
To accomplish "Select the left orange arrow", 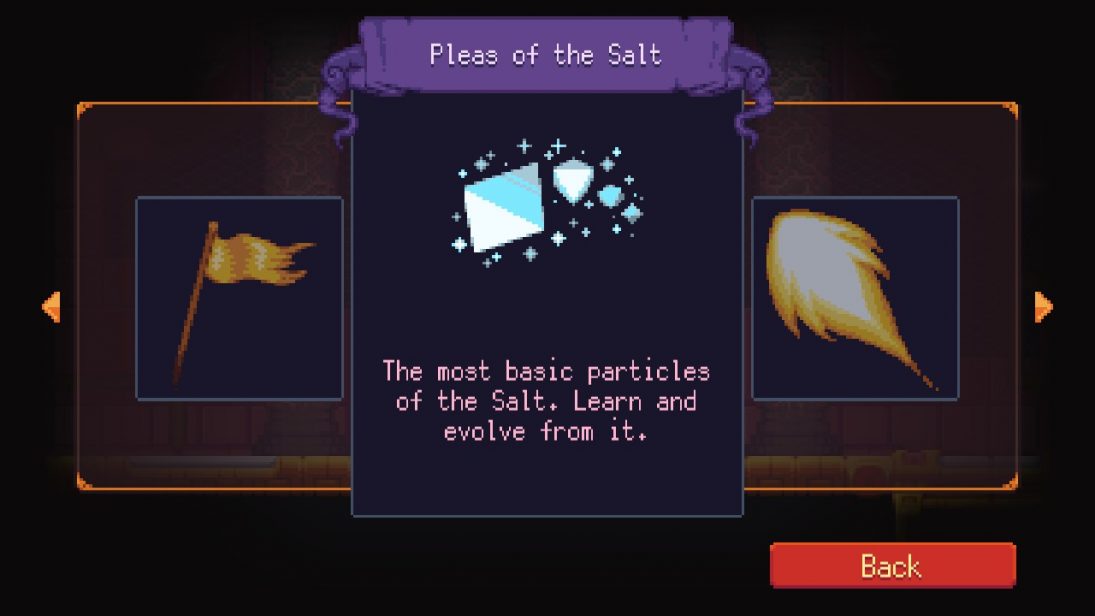I will click(x=51, y=307).
